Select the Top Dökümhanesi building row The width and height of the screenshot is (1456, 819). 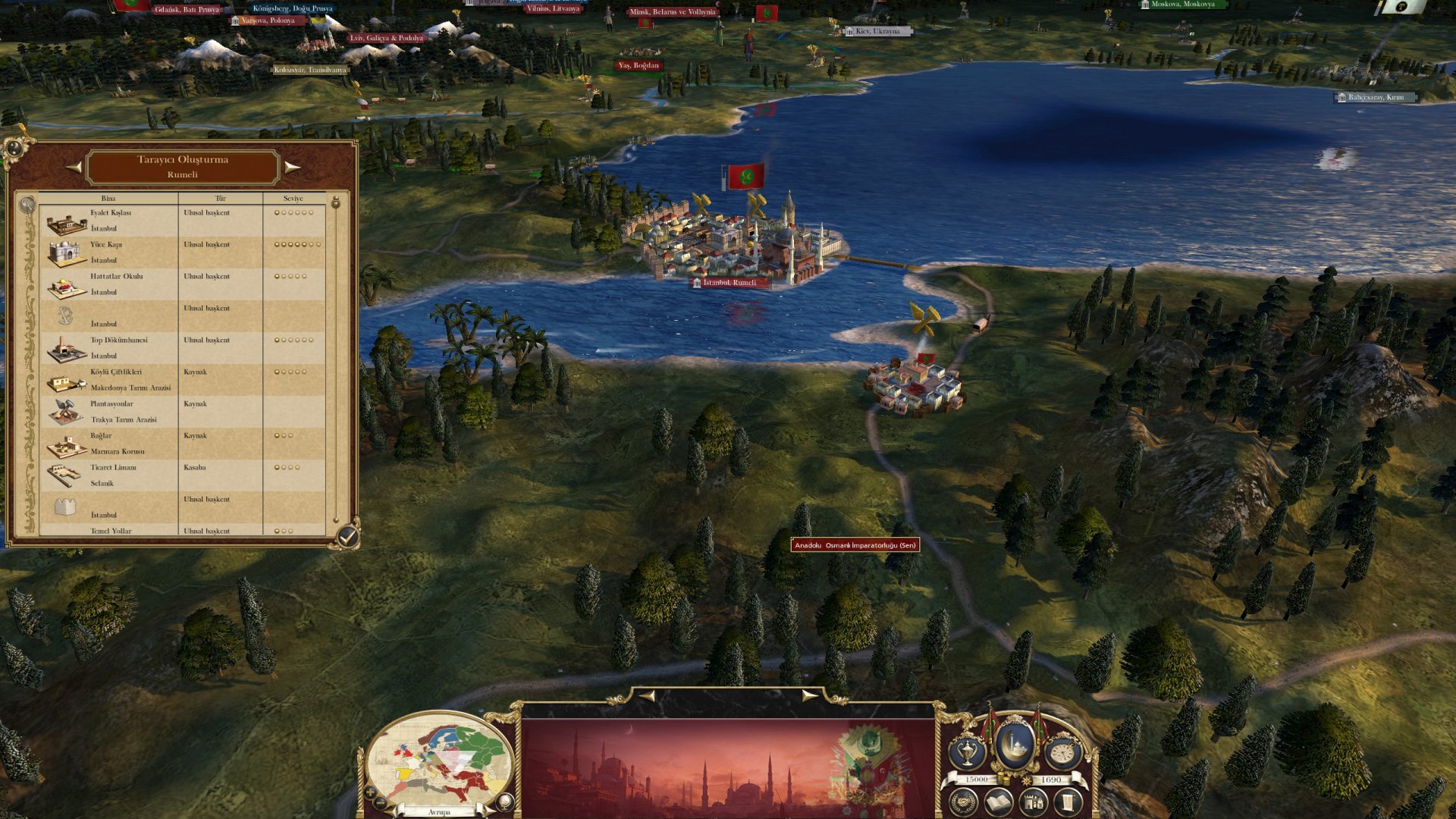click(182, 348)
